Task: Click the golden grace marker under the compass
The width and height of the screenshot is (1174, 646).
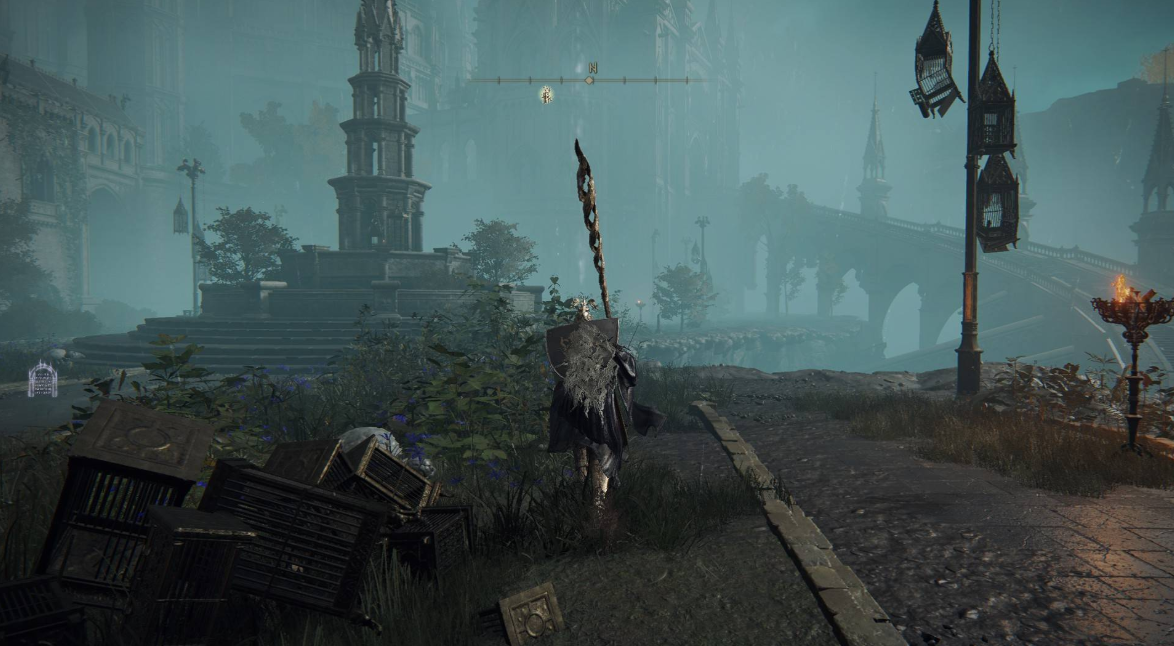Action: tap(546, 95)
